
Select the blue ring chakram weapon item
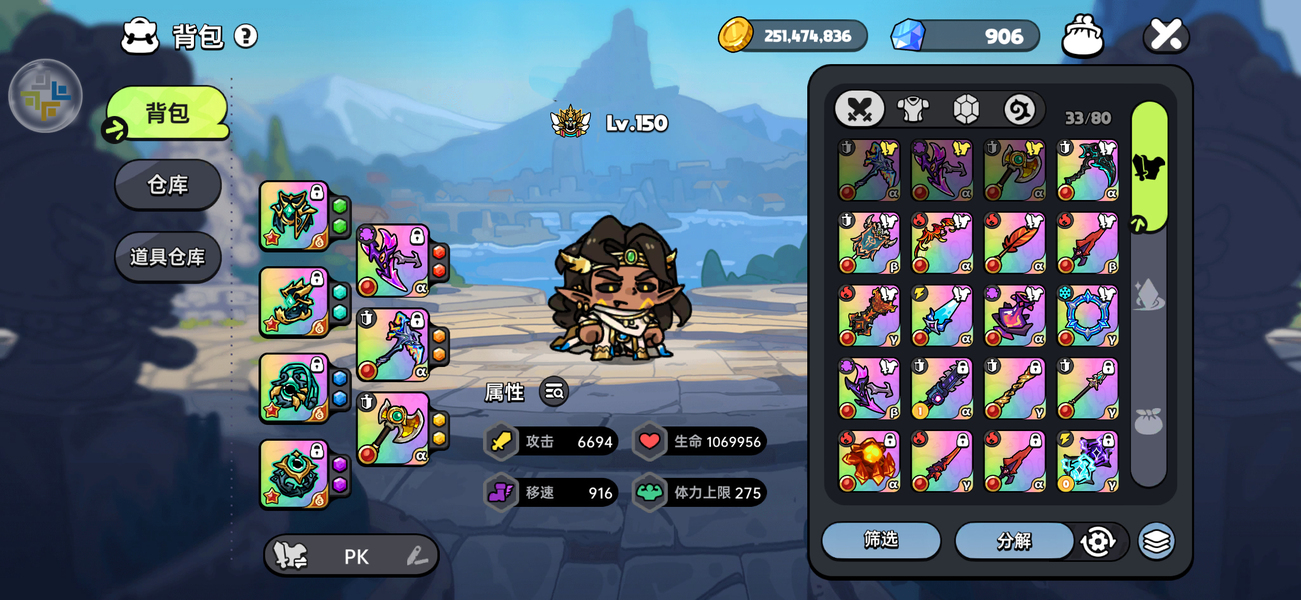tap(1087, 316)
